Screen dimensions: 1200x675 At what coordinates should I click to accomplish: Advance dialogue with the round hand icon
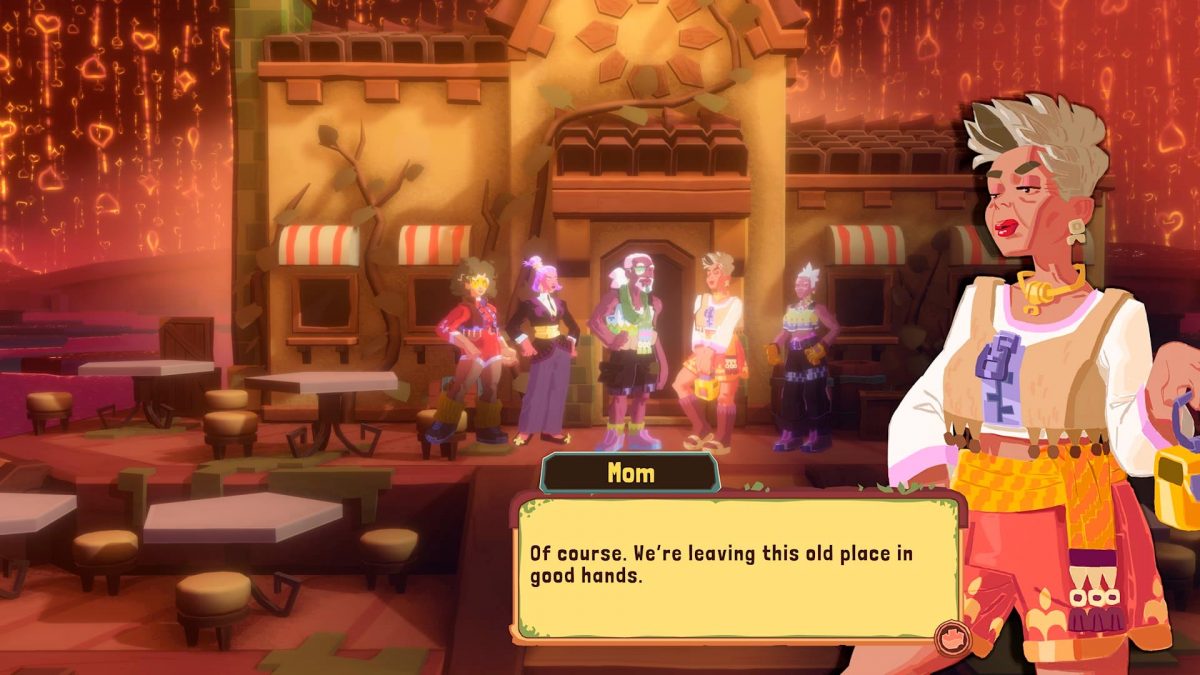coord(948,636)
